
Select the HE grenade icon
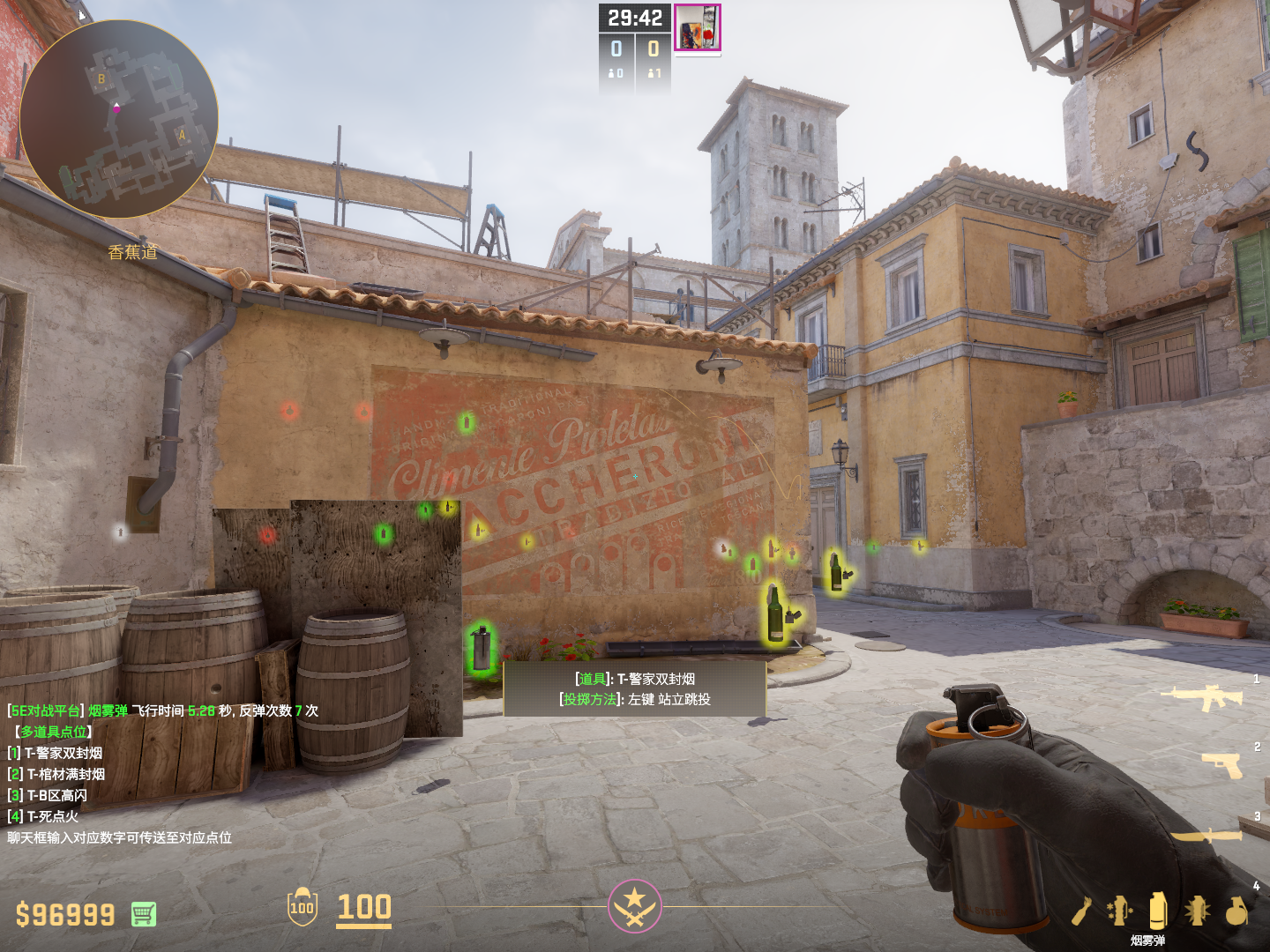(x=1236, y=911)
